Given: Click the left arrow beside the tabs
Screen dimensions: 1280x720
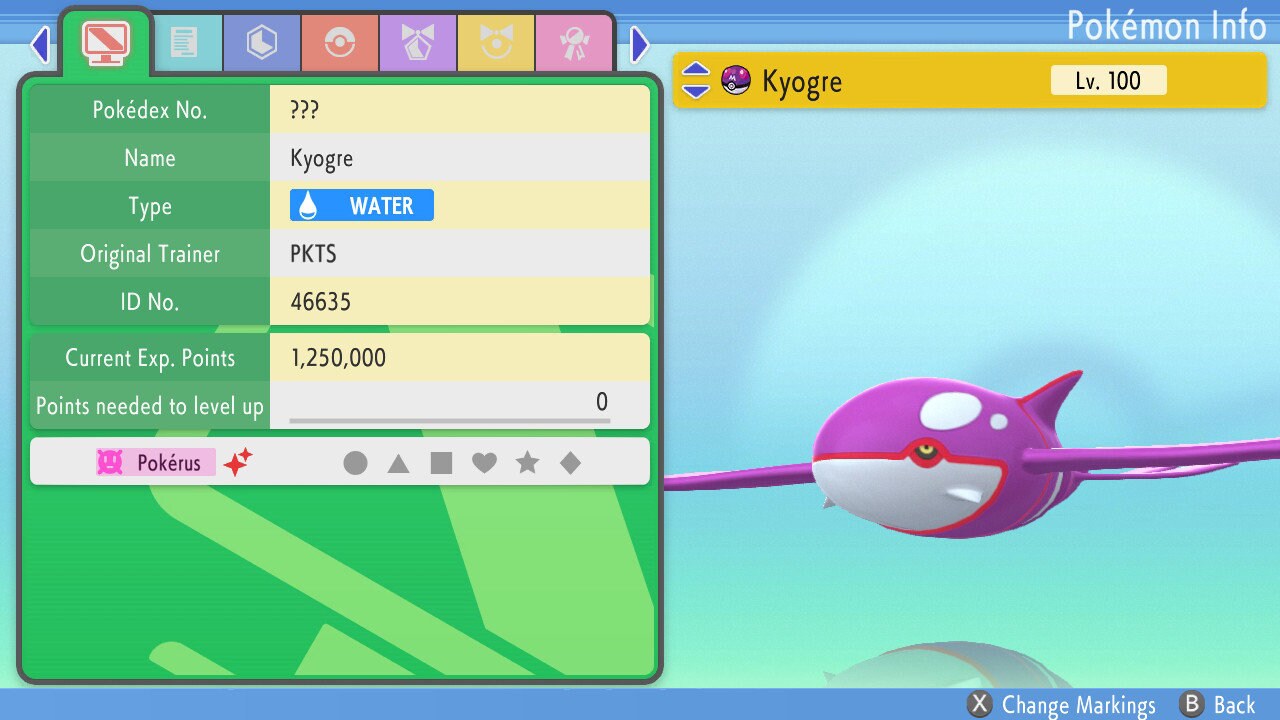Looking at the screenshot, I should point(40,44).
